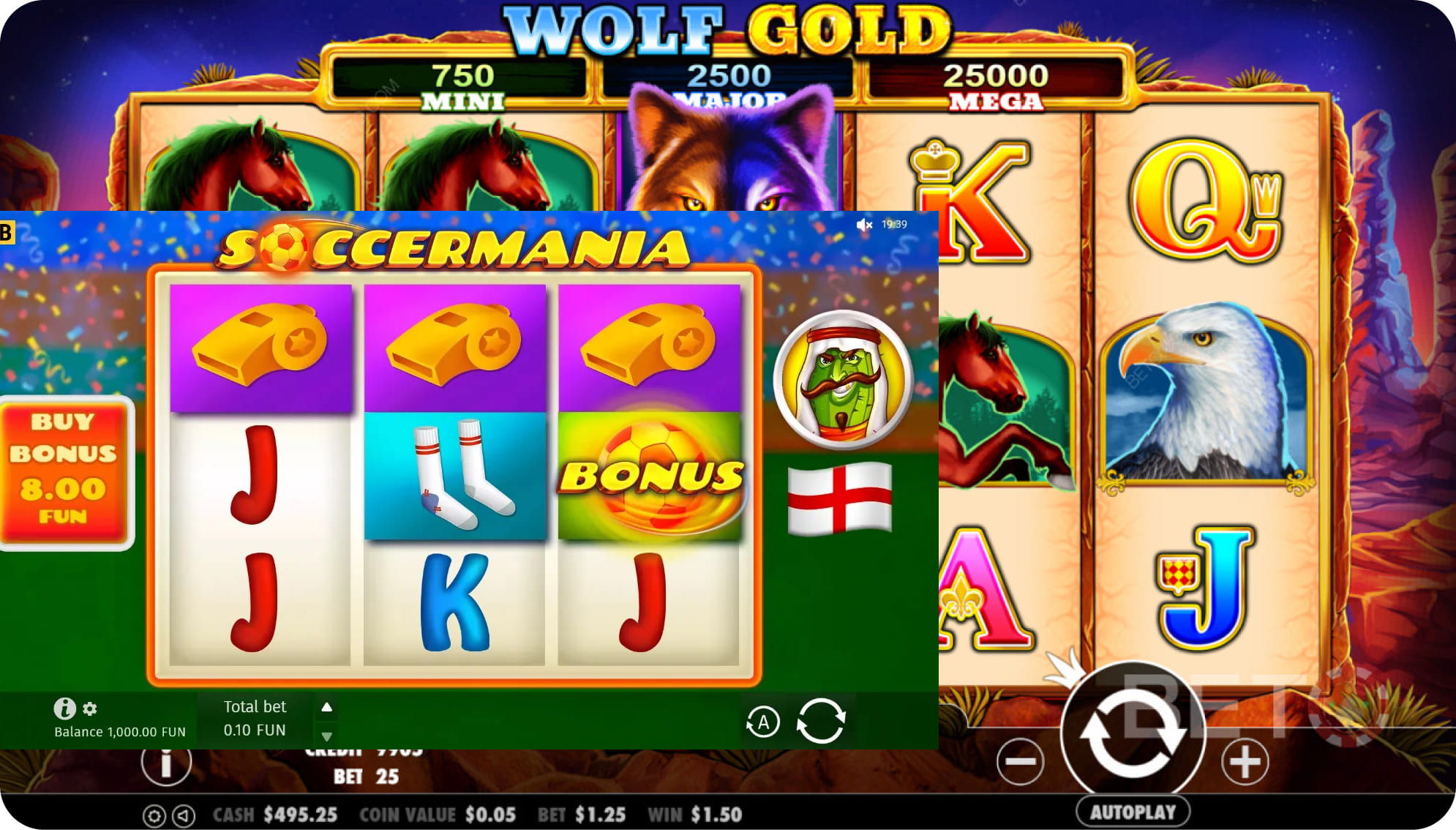The height and width of the screenshot is (830, 1456).
Task: Open Wolf Gold settings in the bottom bar
Action: tap(154, 815)
